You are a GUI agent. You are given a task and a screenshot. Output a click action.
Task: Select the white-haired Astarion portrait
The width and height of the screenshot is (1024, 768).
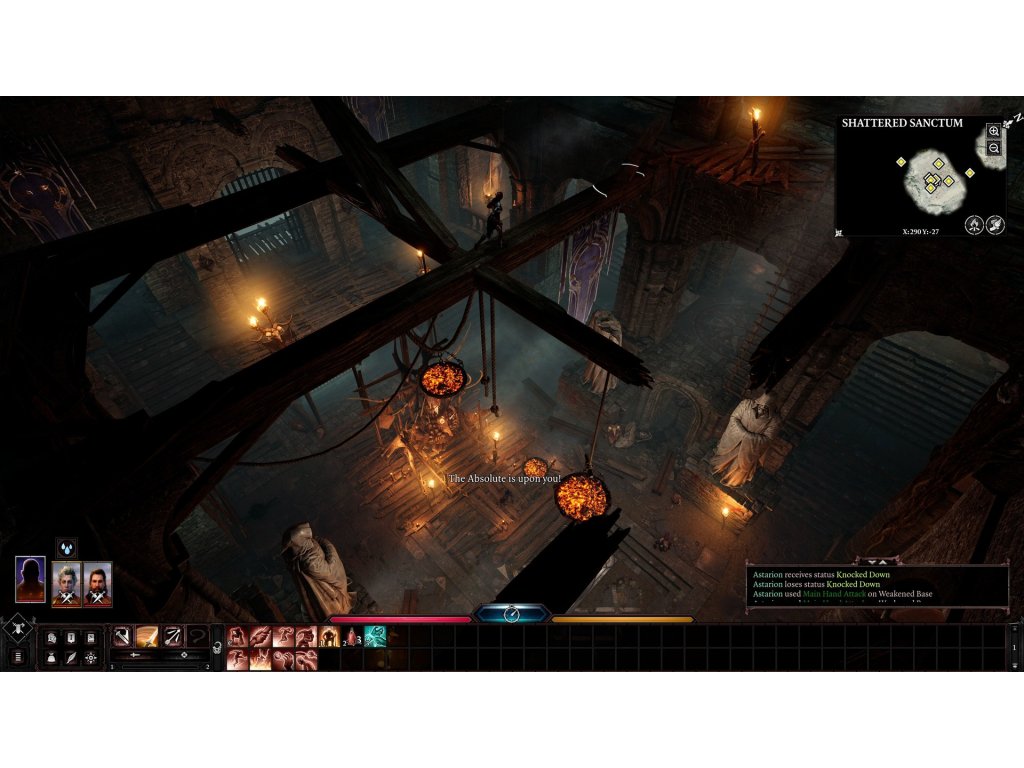pos(67,584)
